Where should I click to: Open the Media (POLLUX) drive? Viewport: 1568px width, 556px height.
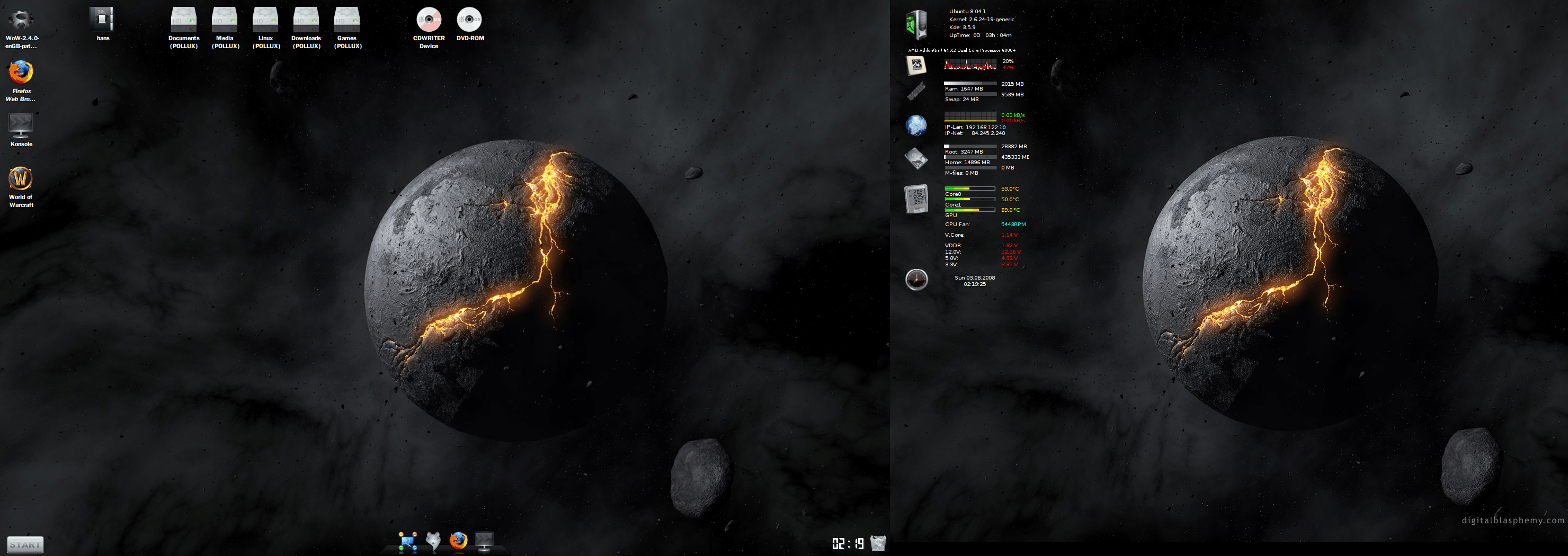pyautogui.click(x=225, y=20)
